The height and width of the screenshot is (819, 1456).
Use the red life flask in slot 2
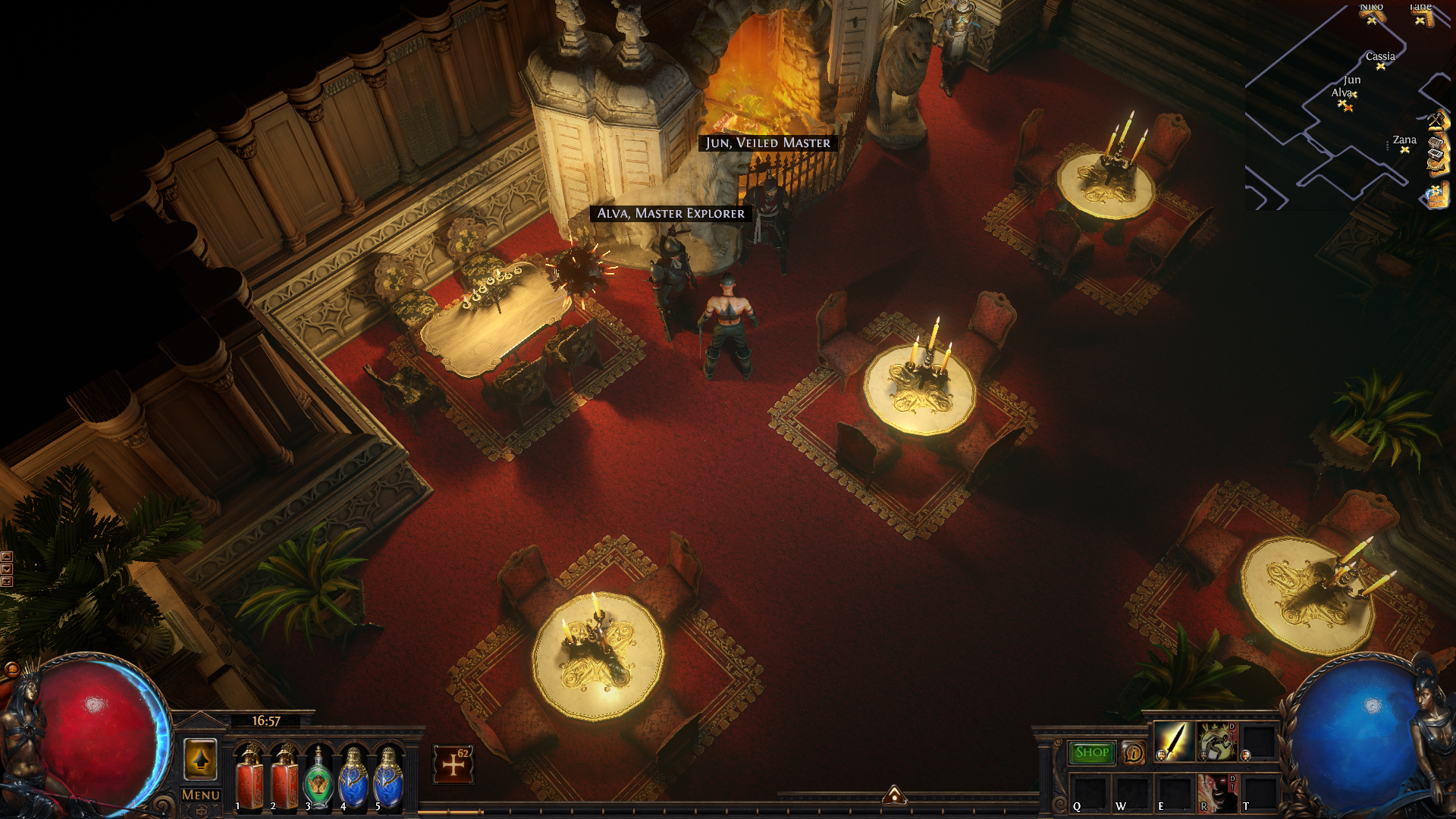(284, 778)
